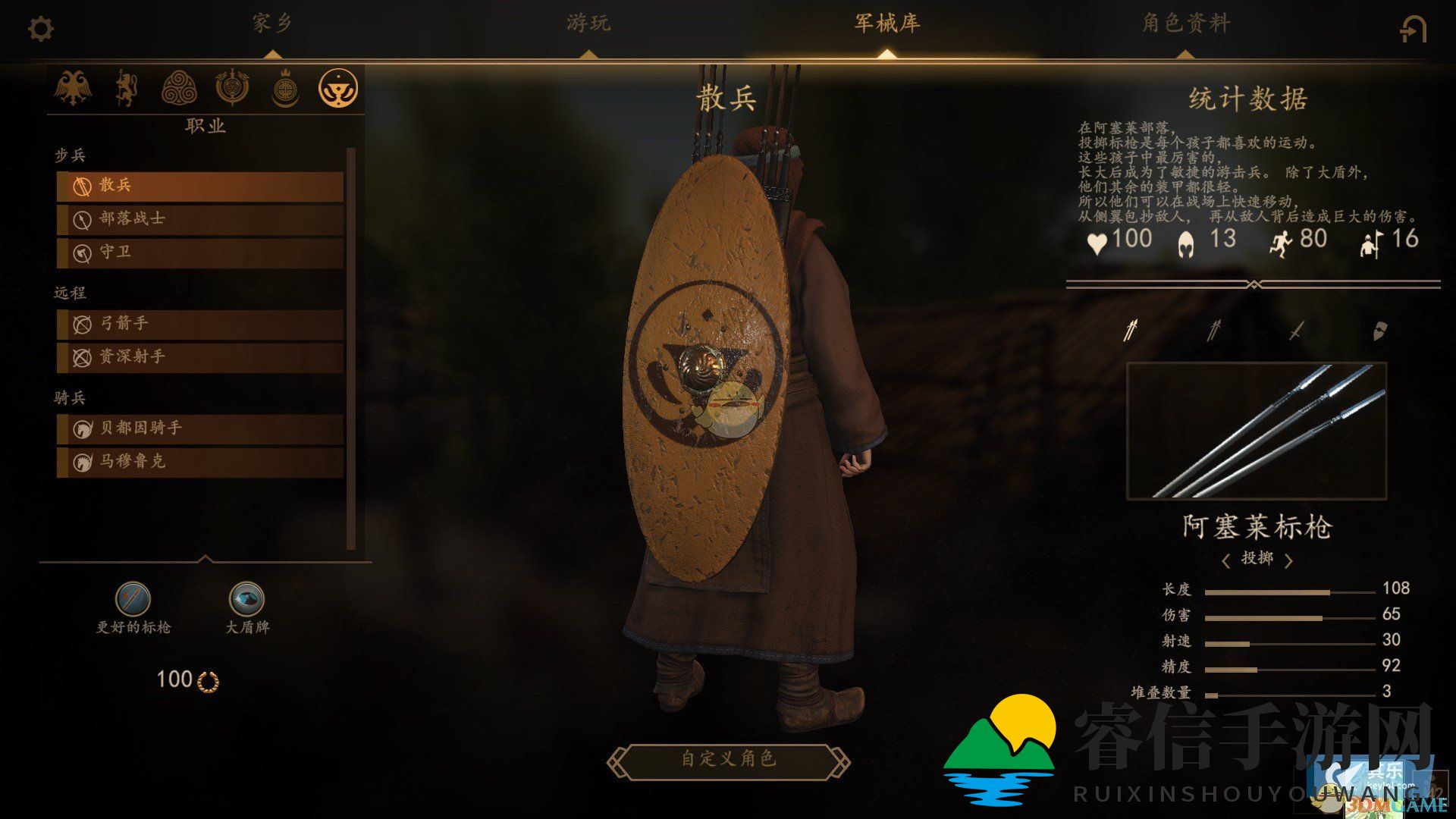View the shield equipment slot icon
The image size is (1456, 819).
pos(1379,331)
